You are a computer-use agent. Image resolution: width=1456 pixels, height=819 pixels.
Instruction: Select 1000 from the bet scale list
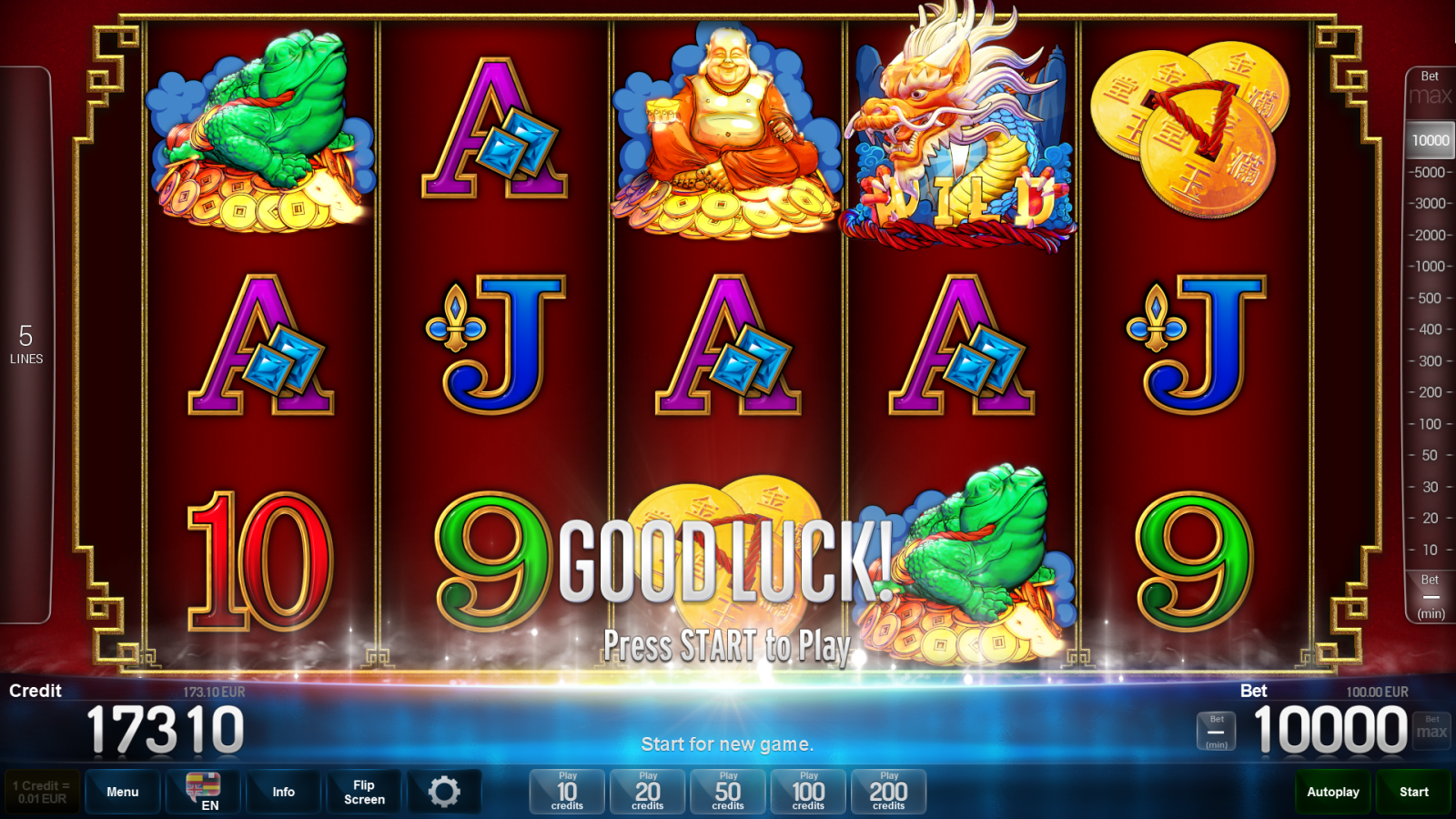(x=1428, y=267)
